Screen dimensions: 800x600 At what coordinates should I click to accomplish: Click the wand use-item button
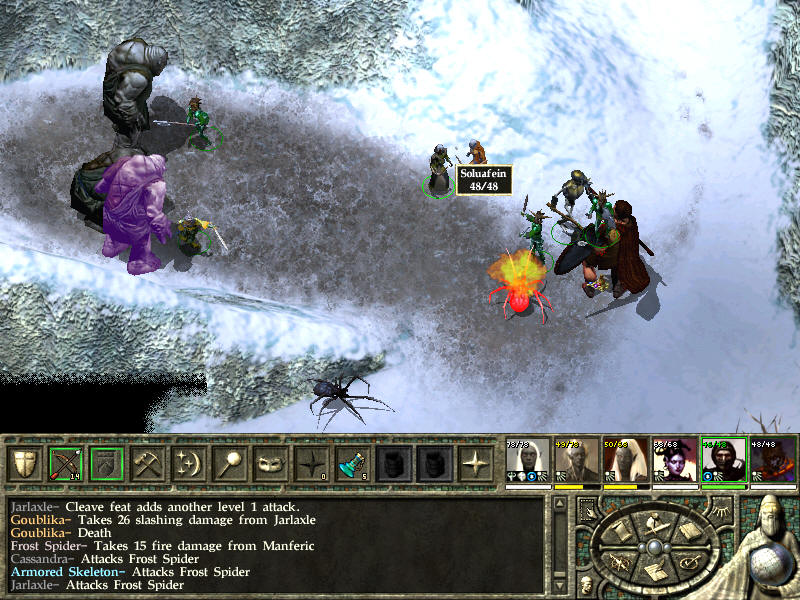230,464
